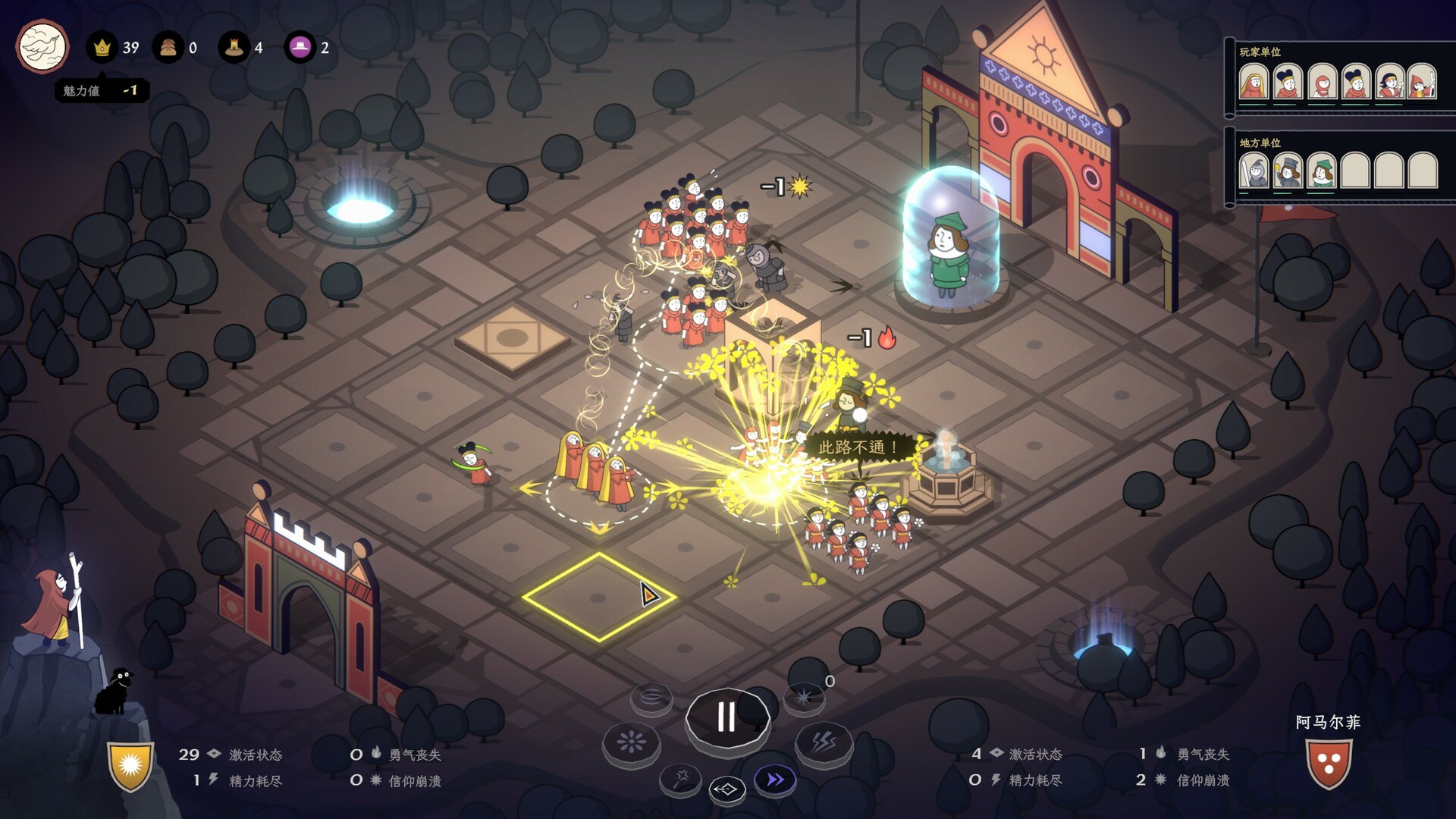This screenshot has width=1456, height=819.
Task: Click the purple hooded follower icon showing 2
Action: coord(303,47)
